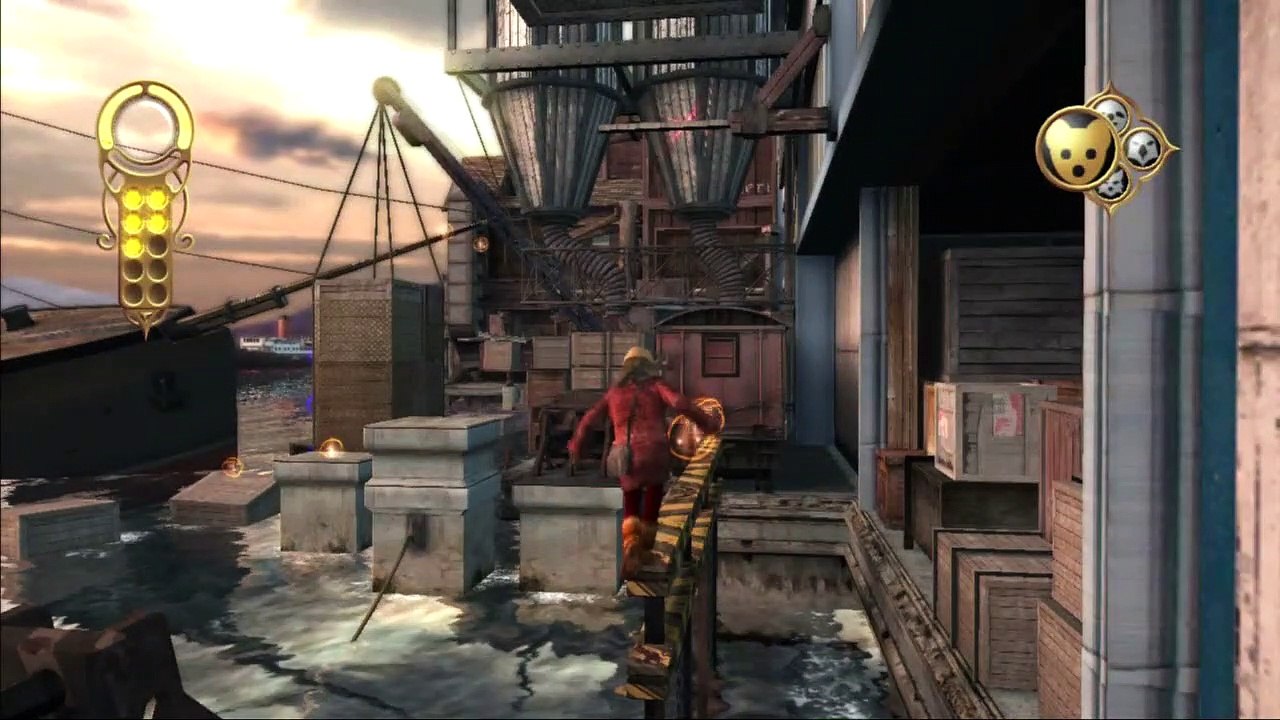
Task: Toggle the ring around the dog daemon portrait
Action: pos(1078,146)
